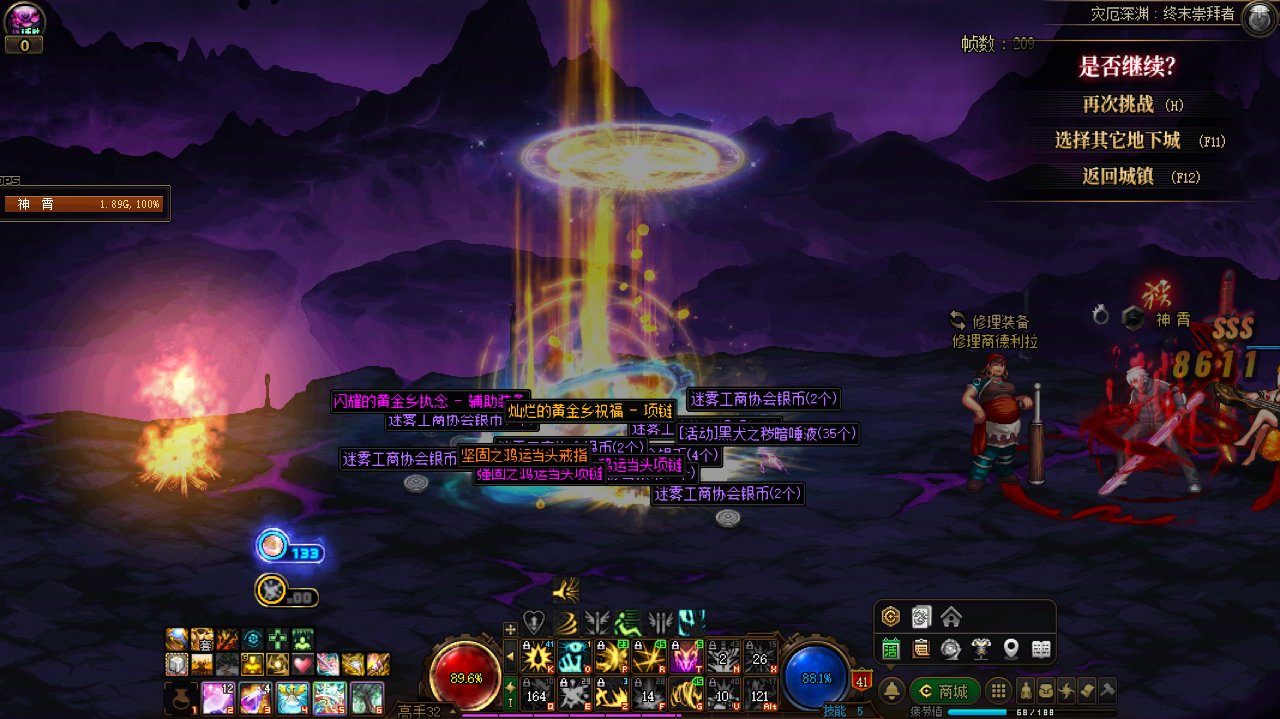Activate the purple demon skill on T
This screenshot has width=1280, height=719.
687,656
